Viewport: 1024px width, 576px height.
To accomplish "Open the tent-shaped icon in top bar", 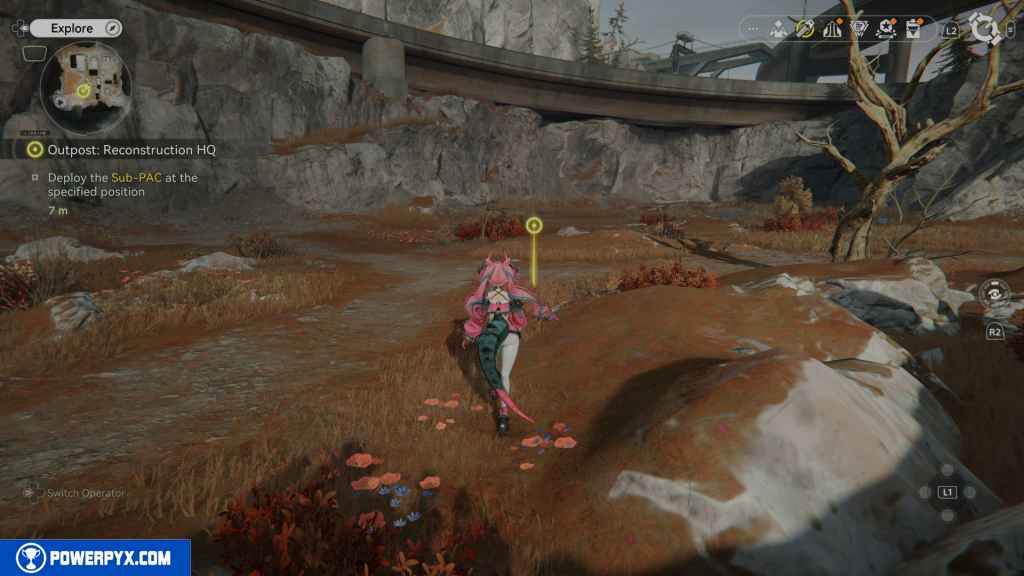I will pos(832,29).
